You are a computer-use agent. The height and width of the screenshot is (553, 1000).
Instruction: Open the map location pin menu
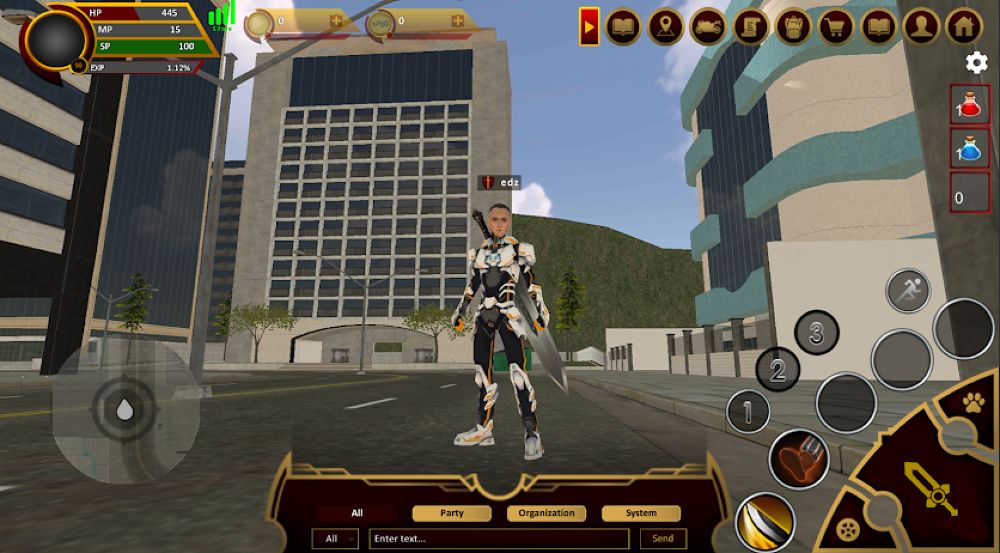666,26
